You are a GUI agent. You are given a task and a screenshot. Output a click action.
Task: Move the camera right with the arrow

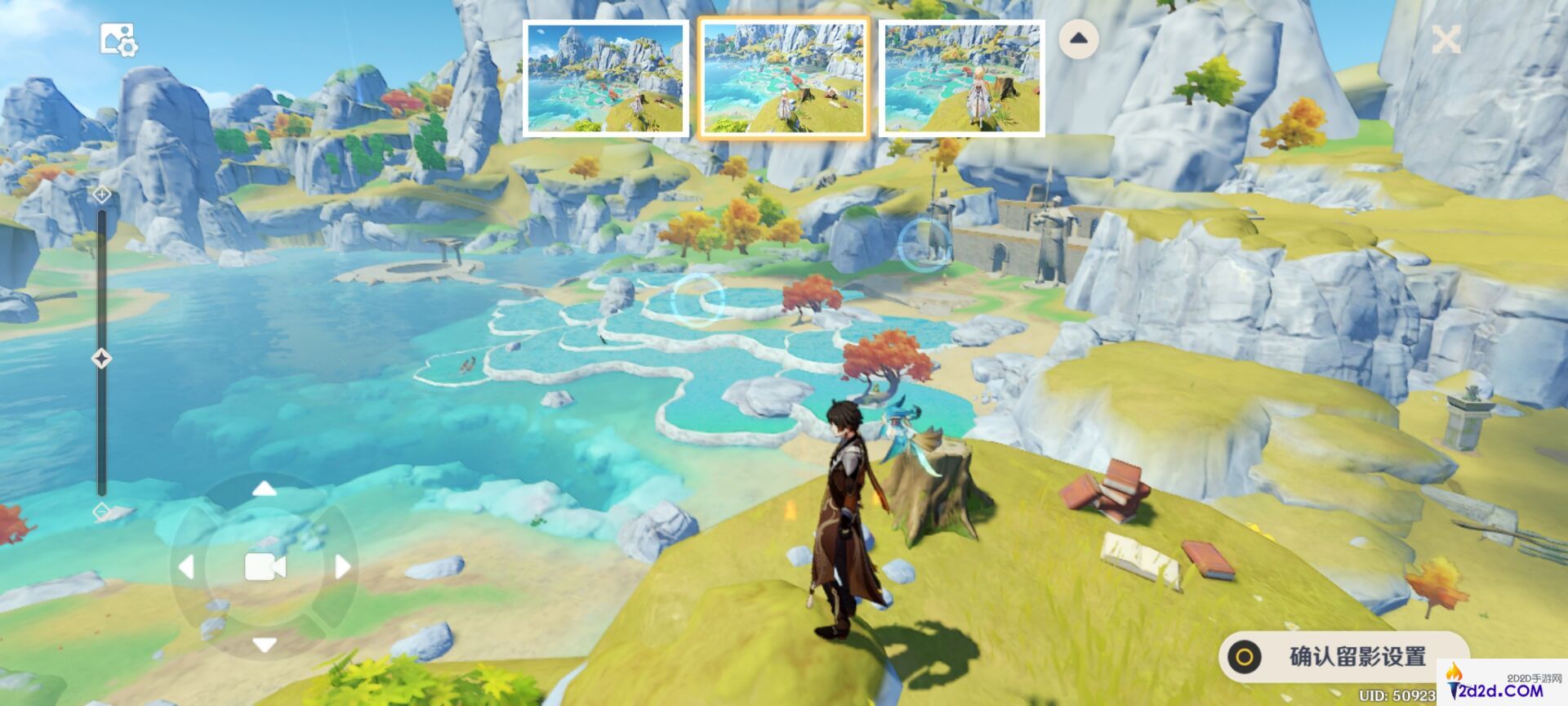(342, 566)
